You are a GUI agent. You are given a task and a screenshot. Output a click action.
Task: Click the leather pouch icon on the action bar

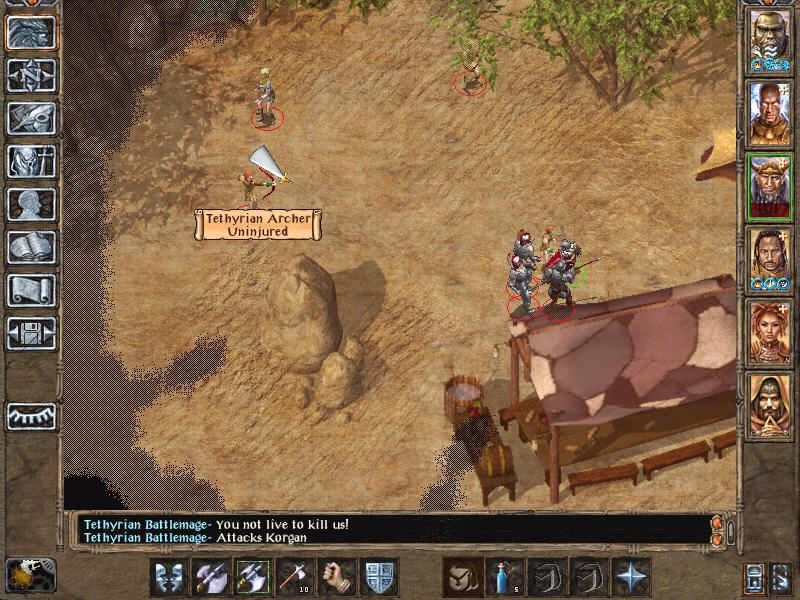[464, 577]
